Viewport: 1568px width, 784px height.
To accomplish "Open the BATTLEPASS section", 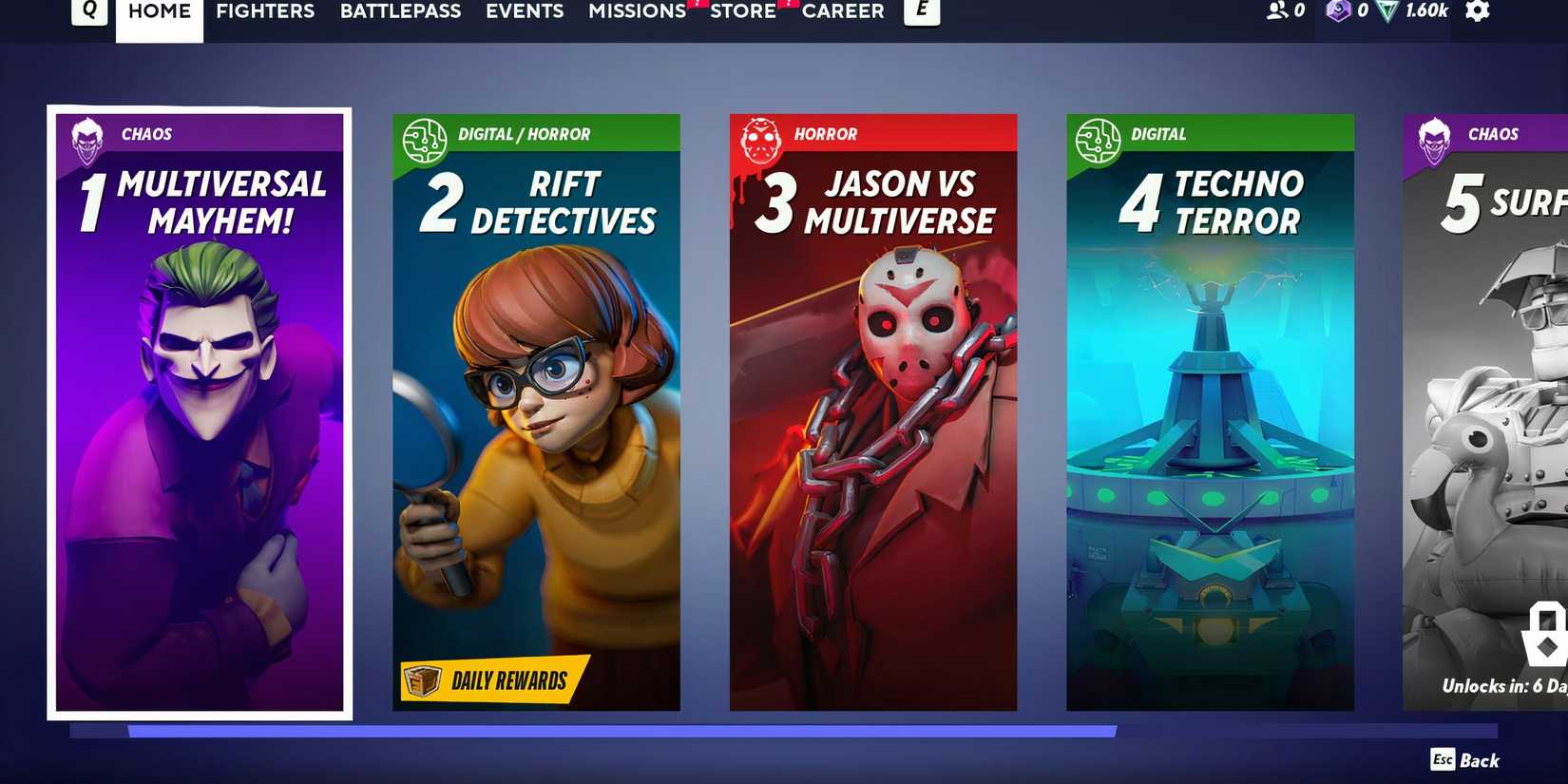I will [x=400, y=11].
